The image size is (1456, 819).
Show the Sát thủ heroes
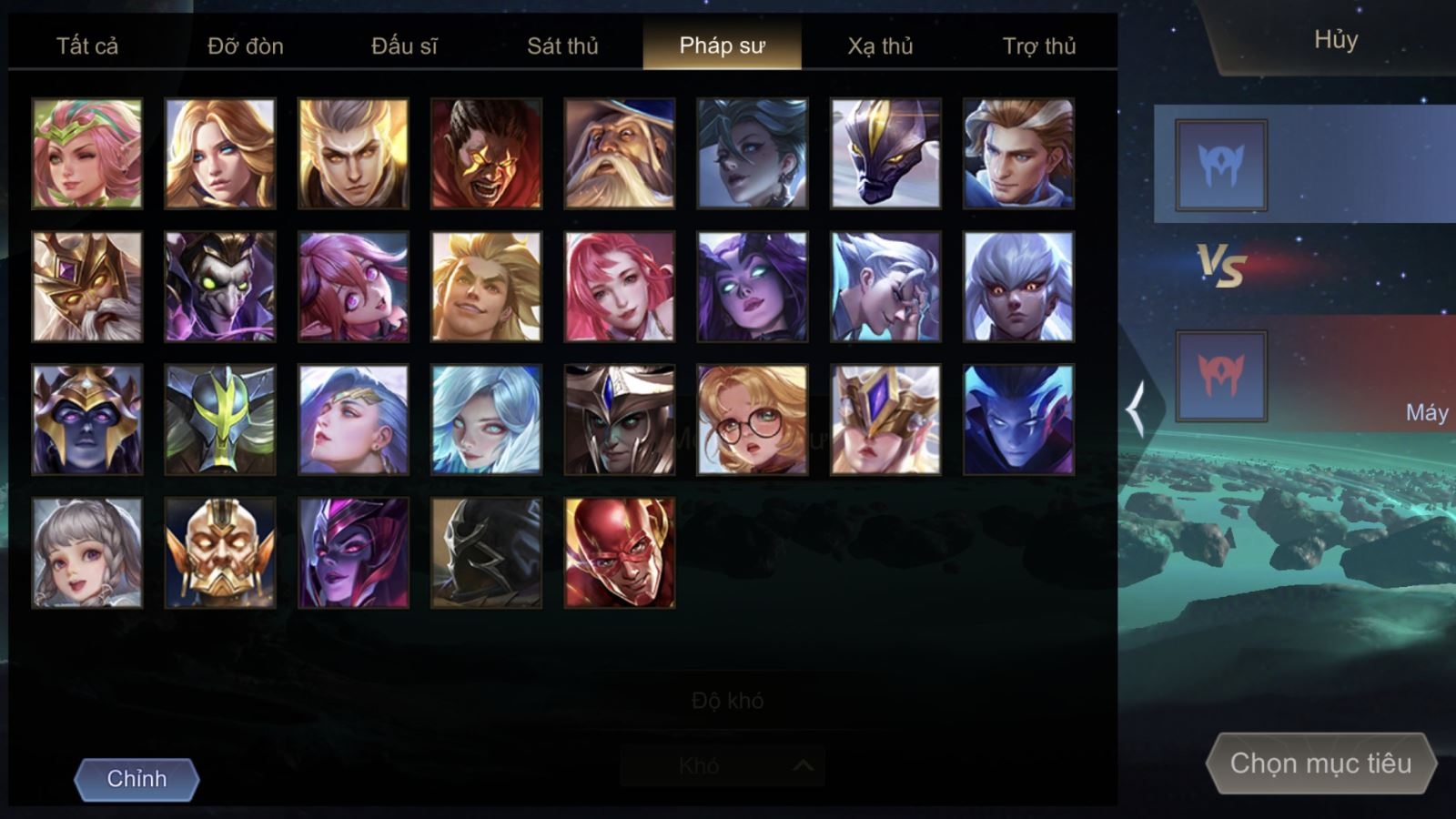click(562, 45)
